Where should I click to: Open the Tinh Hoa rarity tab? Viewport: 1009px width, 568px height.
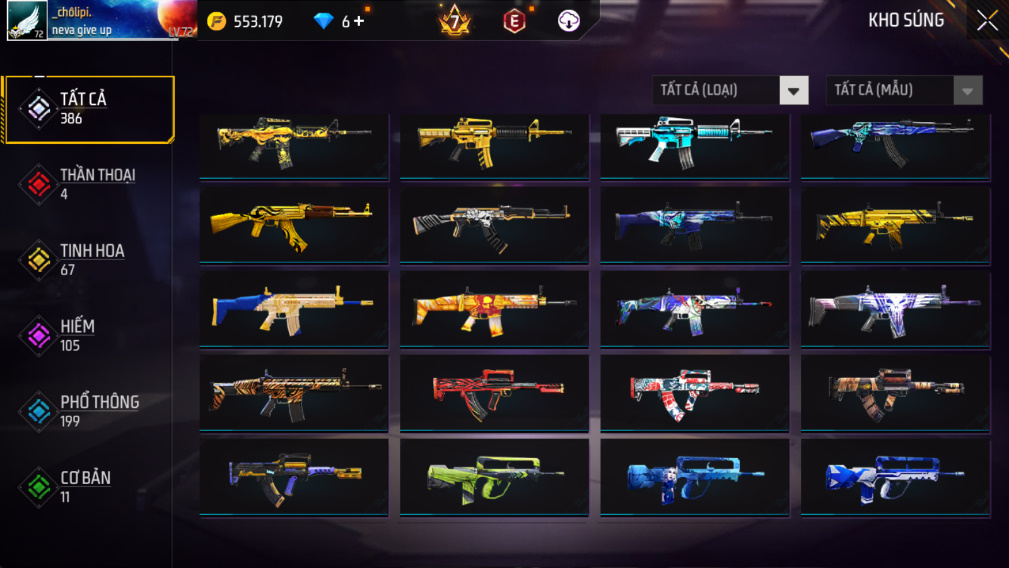89,259
